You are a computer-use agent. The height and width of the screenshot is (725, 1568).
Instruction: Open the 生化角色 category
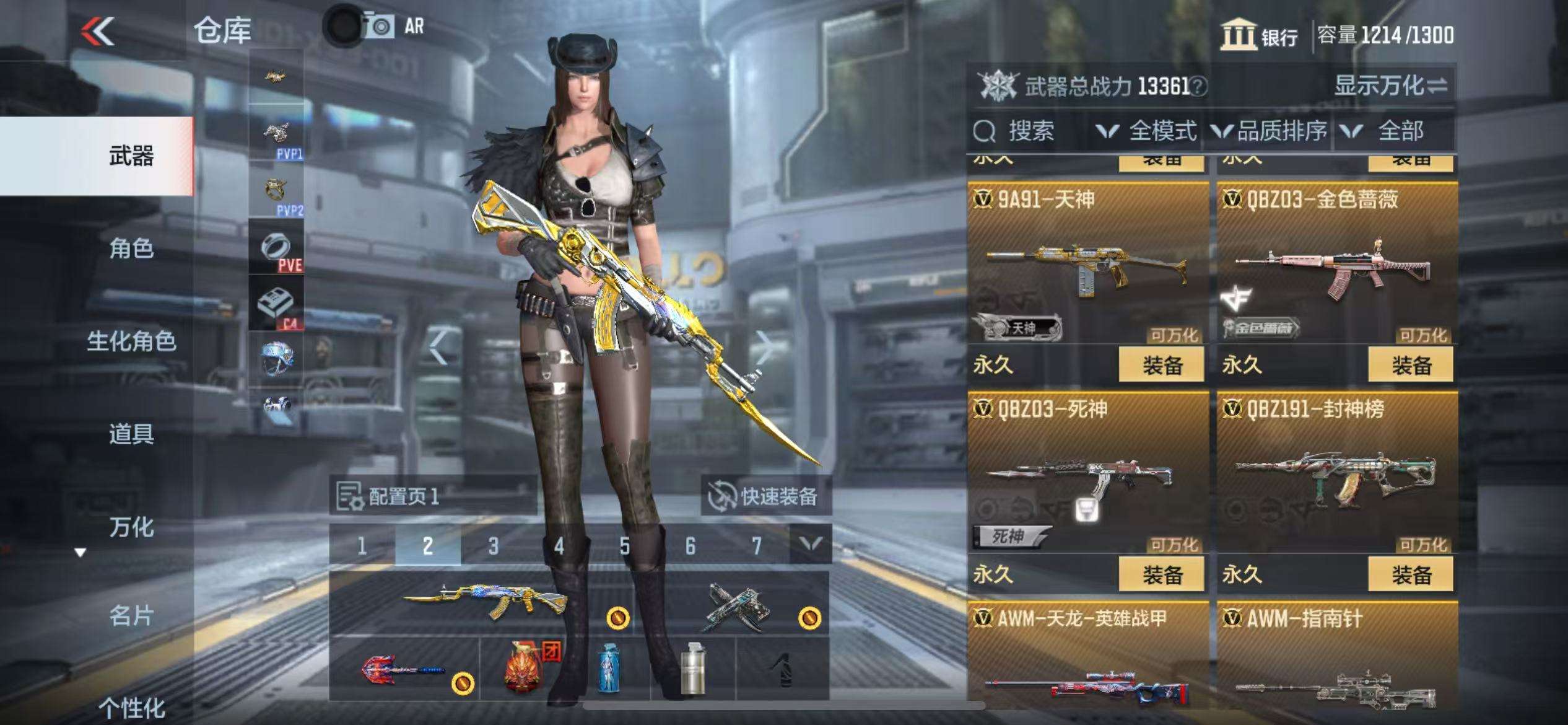click(x=131, y=341)
